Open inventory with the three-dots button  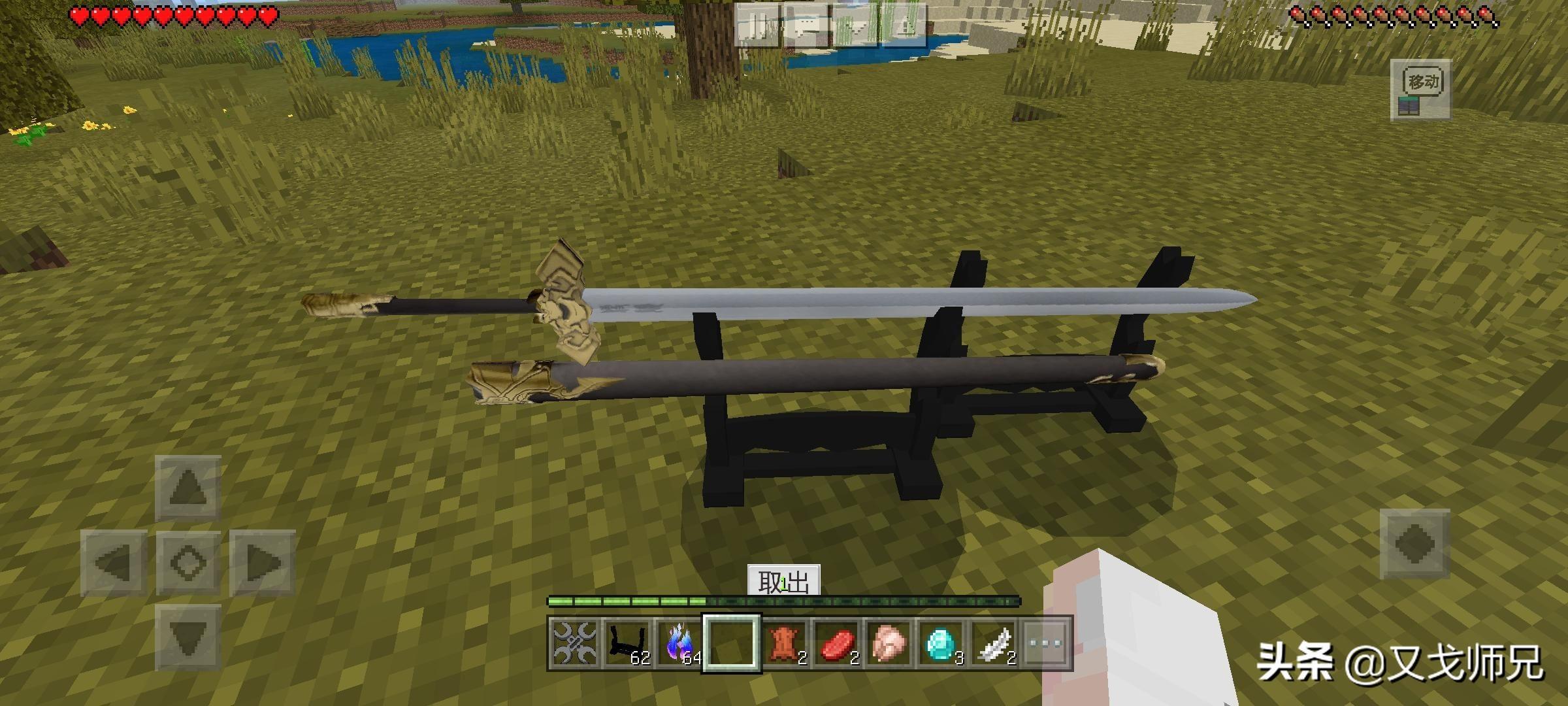click(x=1046, y=643)
